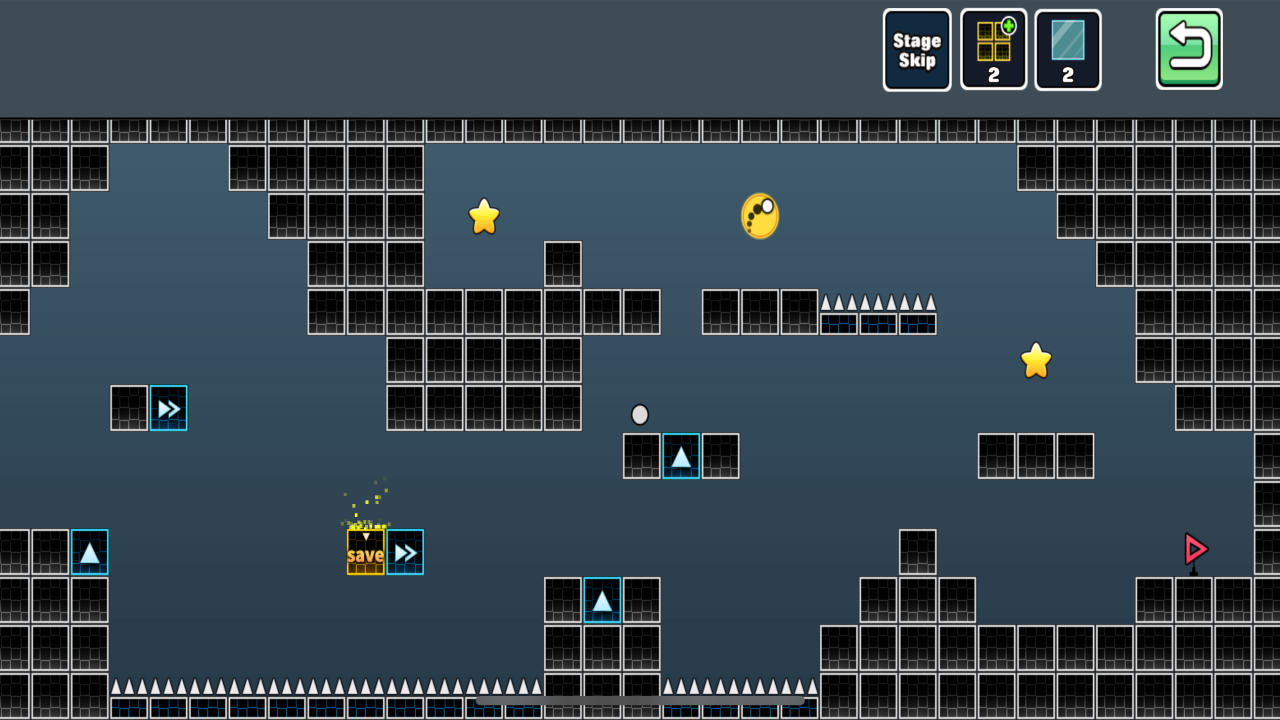The height and width of the screenshot is (720, 1280).
Task: Click the dash arrow block on the left side
Action: coord(168,408)
